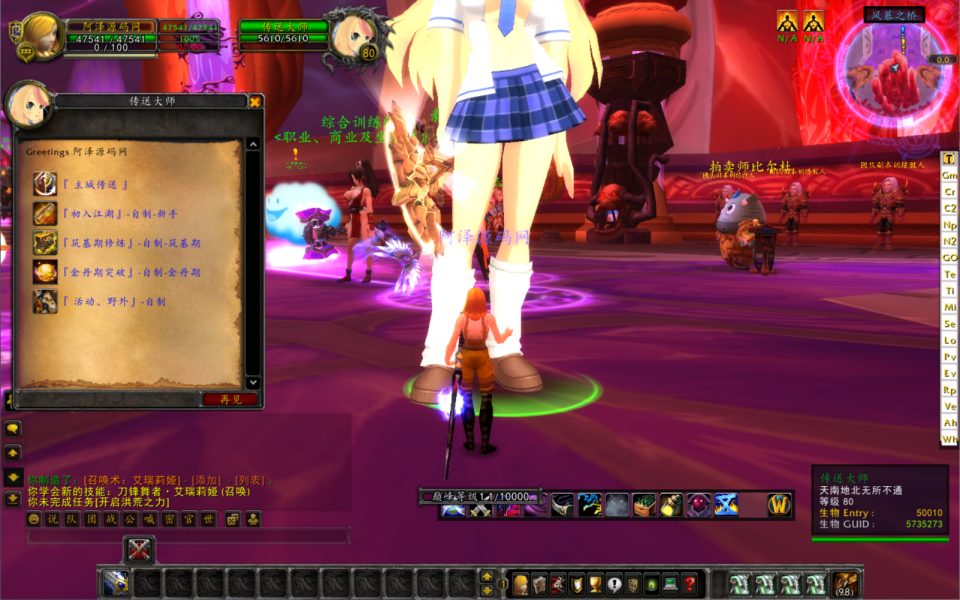This screenshot has height=600, width=960.
Task: Activate the first main action bar ability
Action: point(116,584)
